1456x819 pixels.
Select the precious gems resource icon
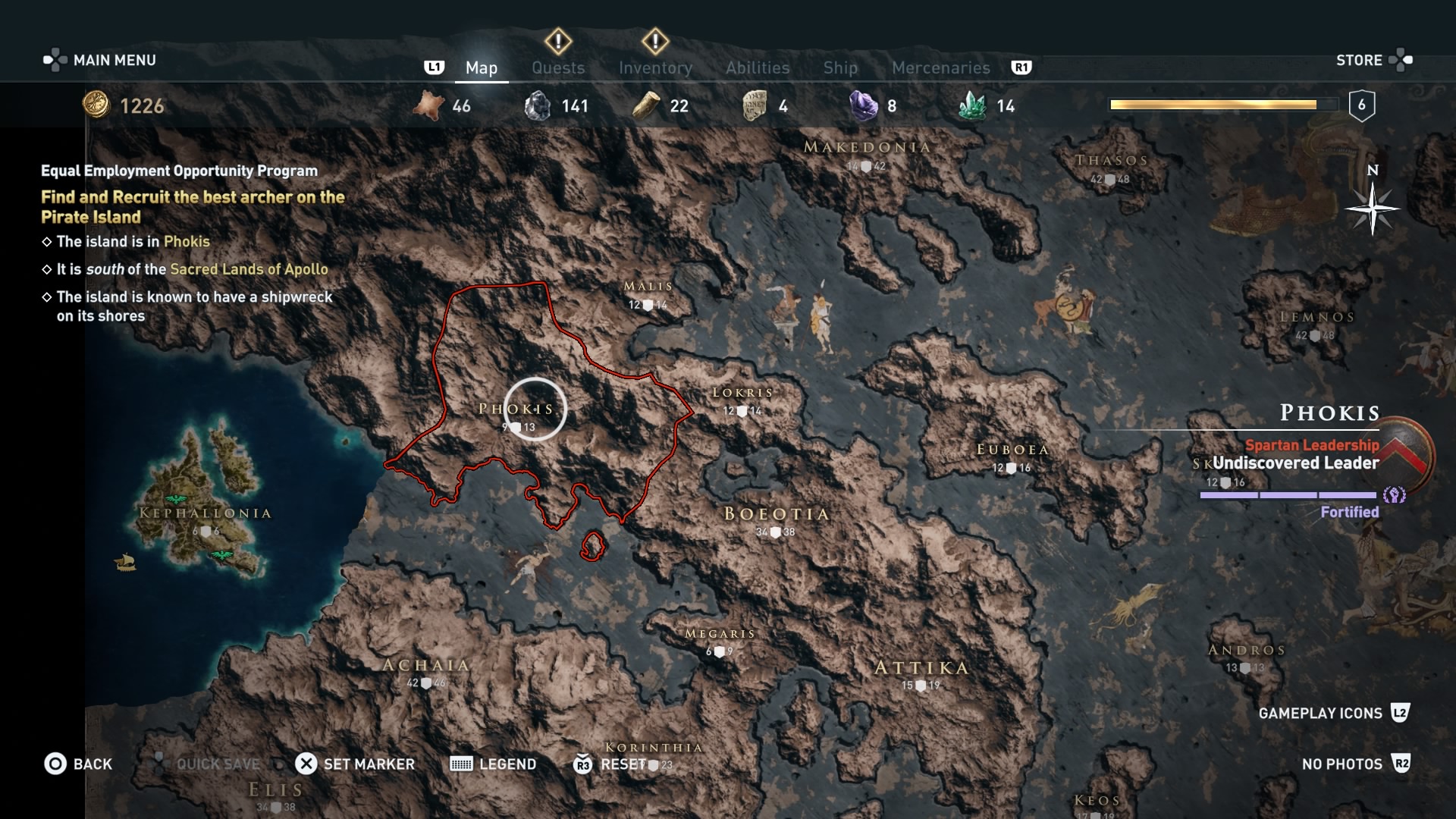863,105
